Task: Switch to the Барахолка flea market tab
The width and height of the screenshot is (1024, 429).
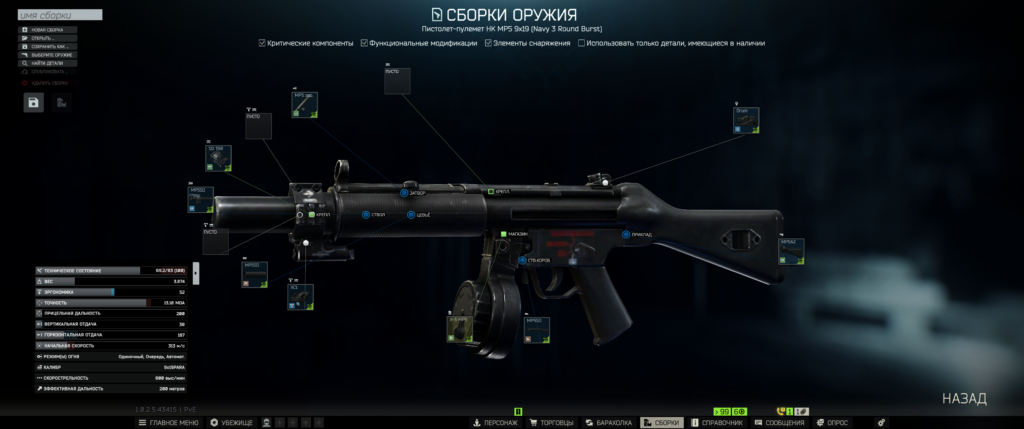Action: tap(608, 423)
